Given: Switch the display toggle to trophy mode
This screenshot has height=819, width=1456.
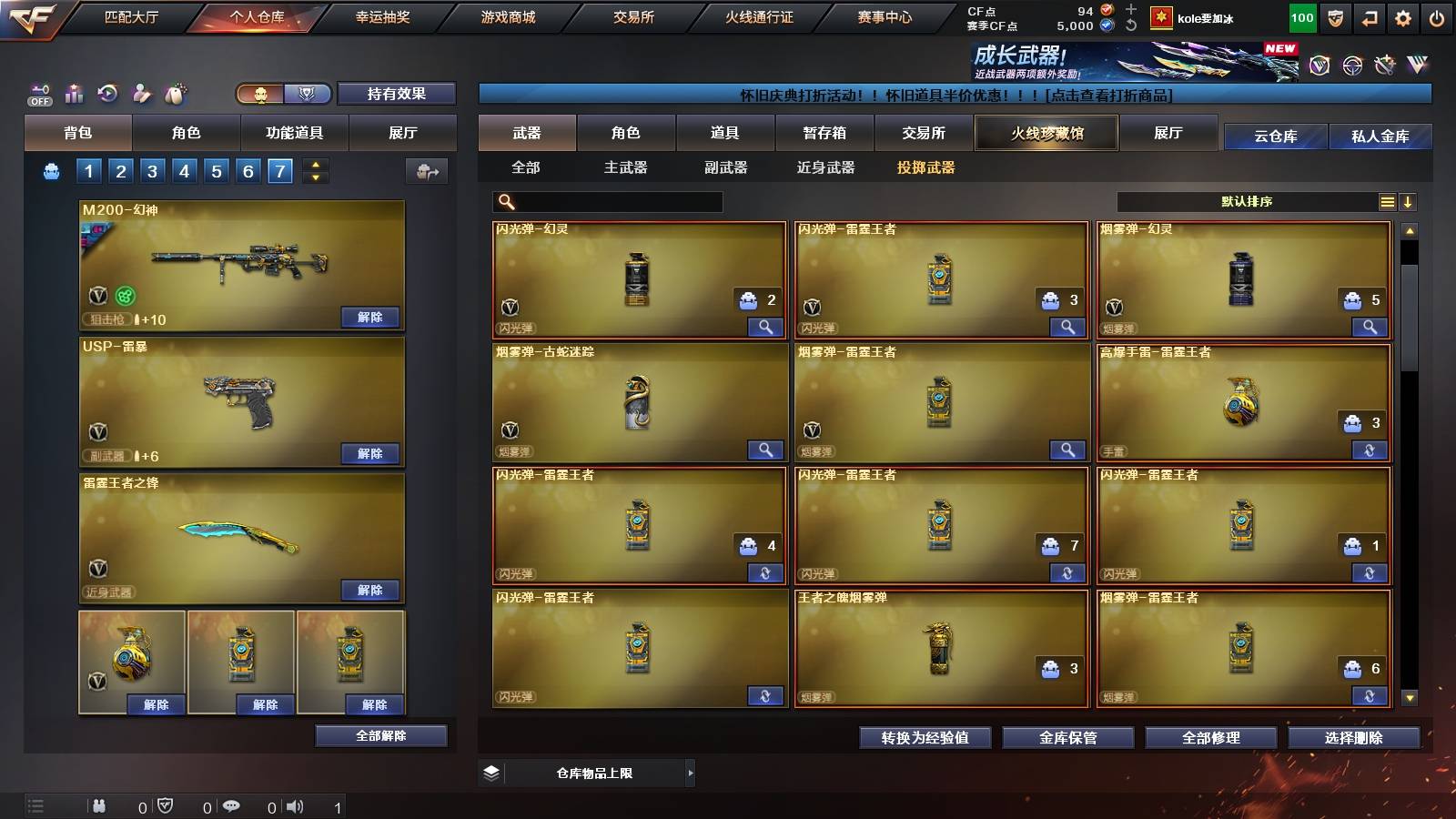Looking at the screenshot, I should click(x=308, y=94).
